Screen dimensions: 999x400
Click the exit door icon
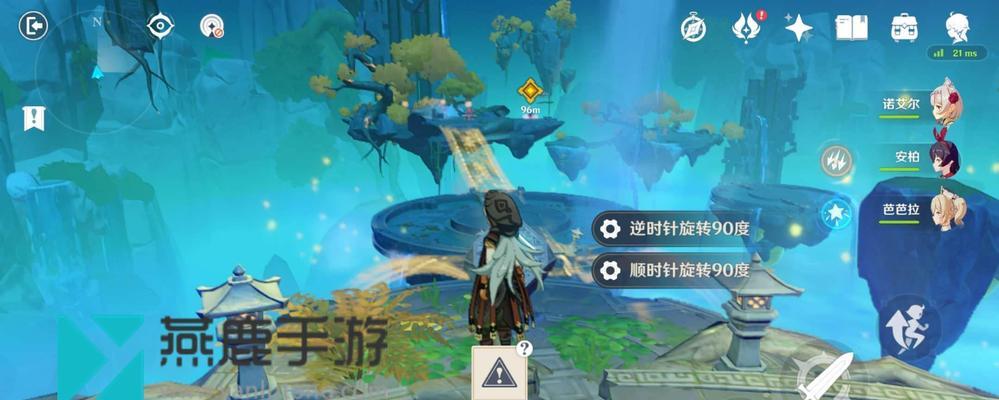pyautogui.click(x=33, y=26)
